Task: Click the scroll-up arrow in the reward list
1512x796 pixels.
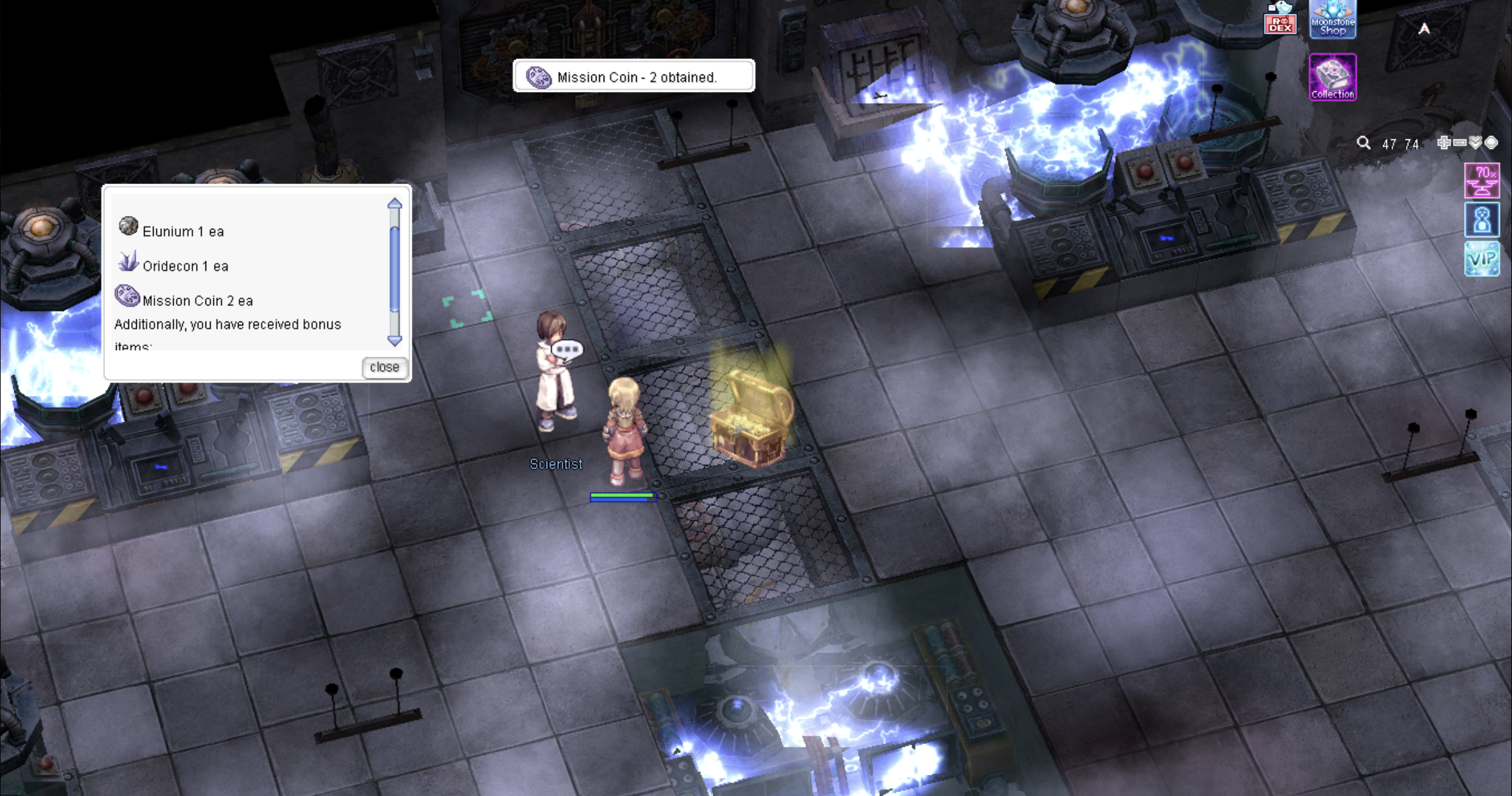Action: [x=394, y=204]
